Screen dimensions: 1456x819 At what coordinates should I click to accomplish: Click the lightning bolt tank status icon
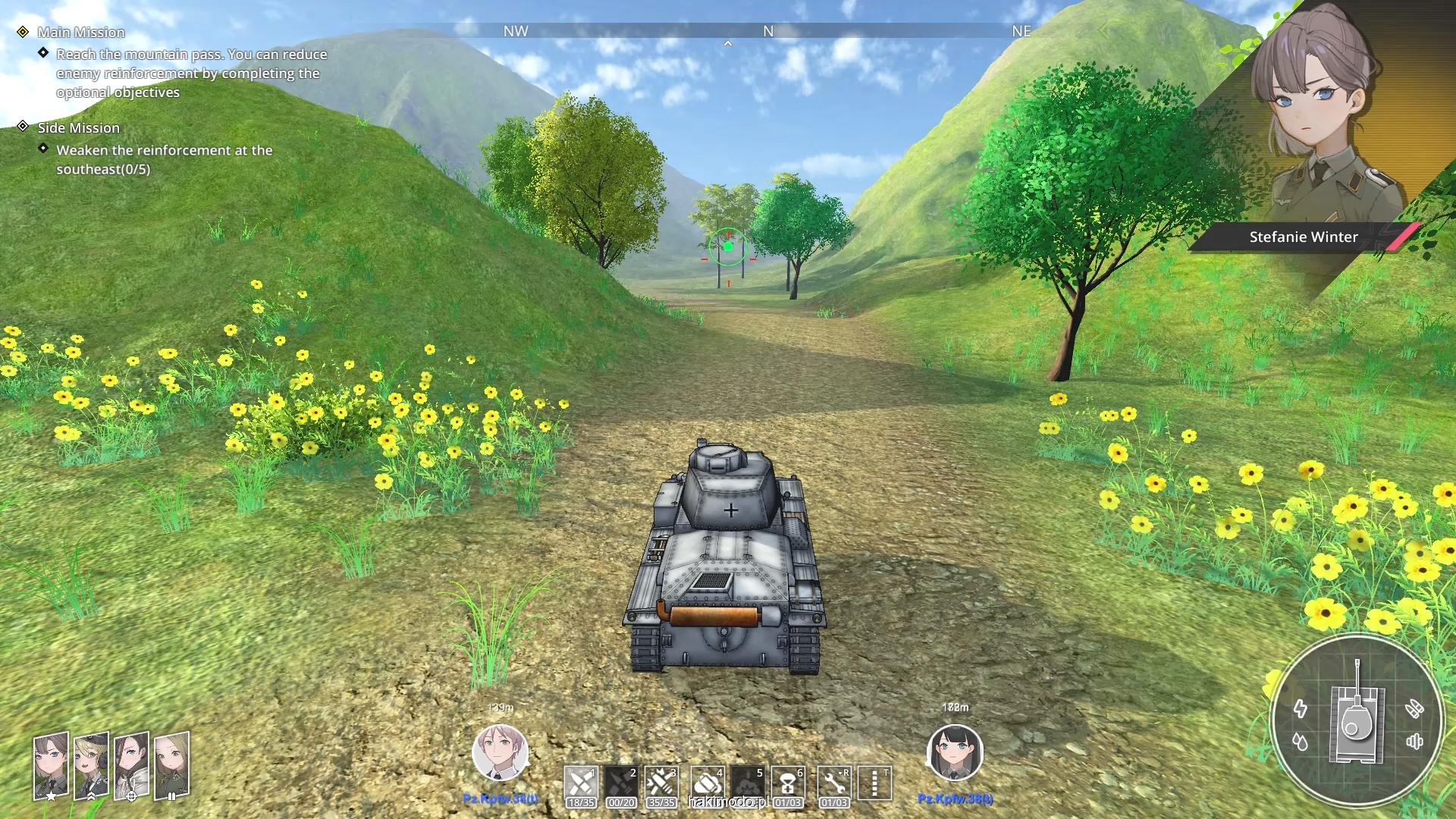(x=1301, y=709)
